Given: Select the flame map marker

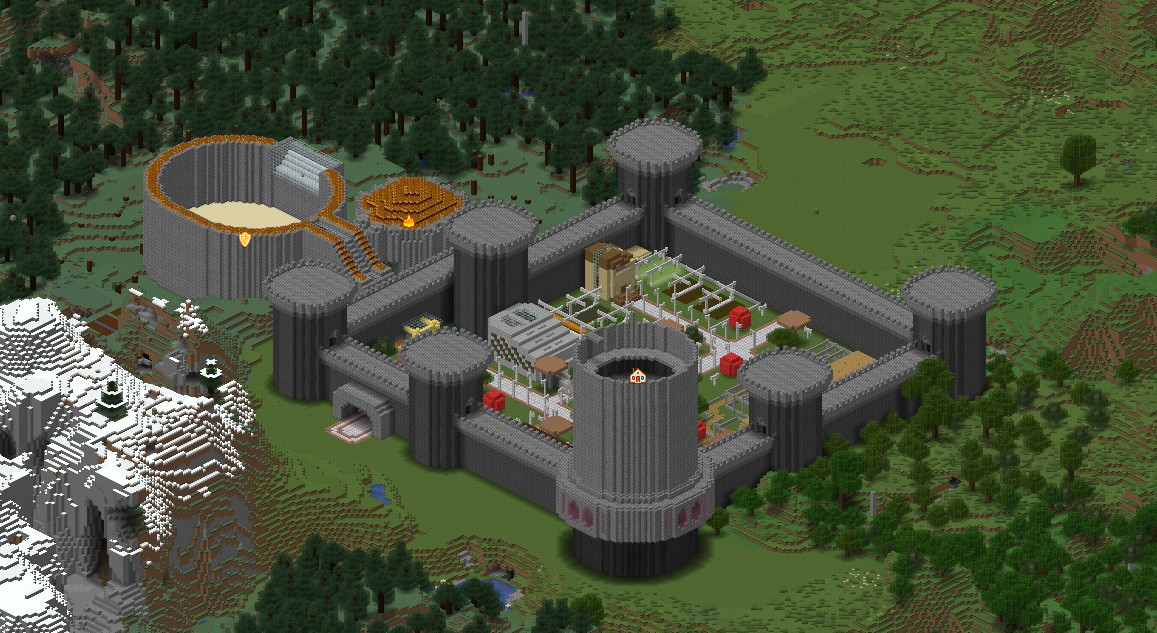Looking at the screenshot, I should 408,220.
